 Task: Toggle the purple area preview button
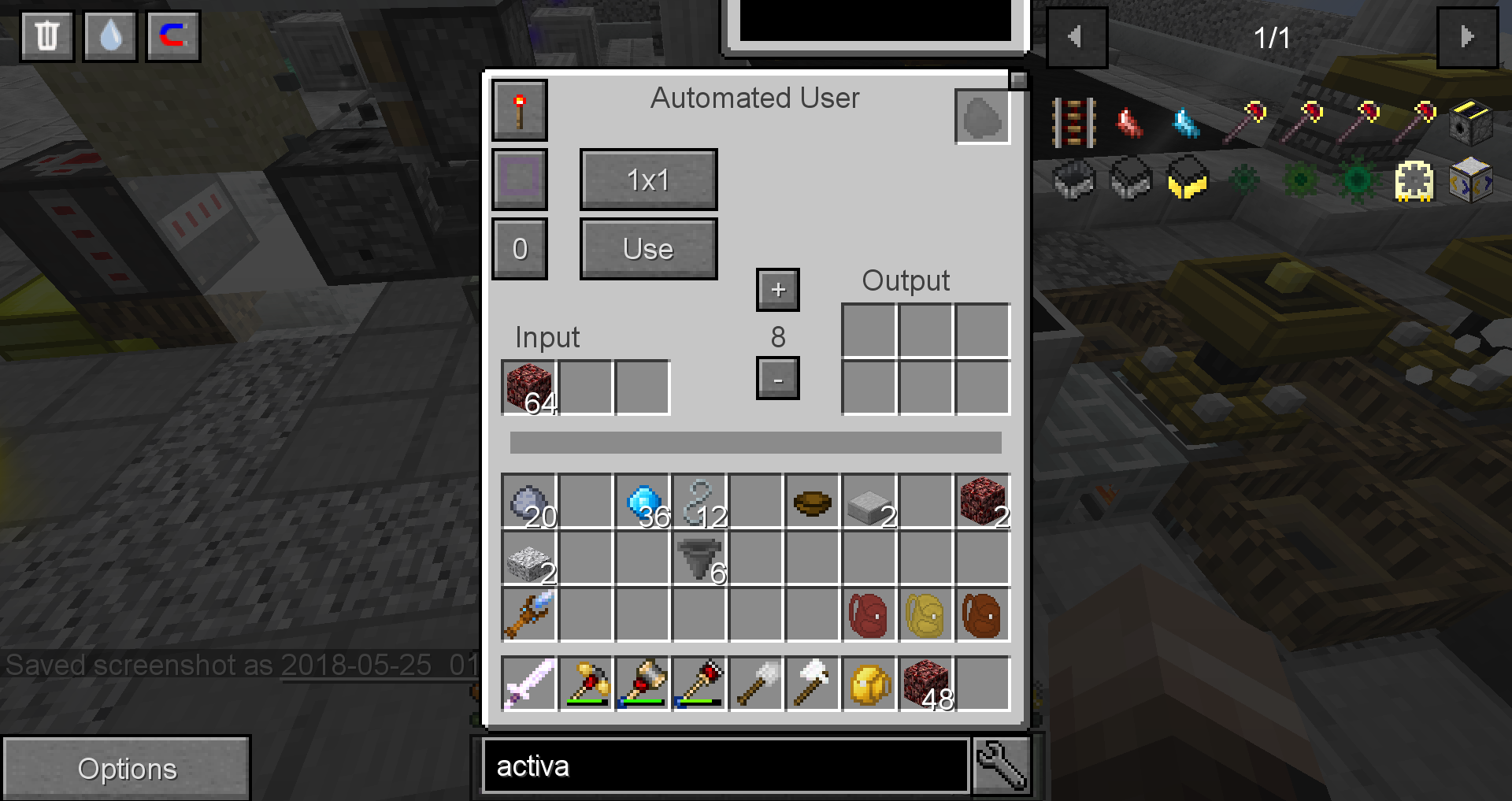click(519, 179)
